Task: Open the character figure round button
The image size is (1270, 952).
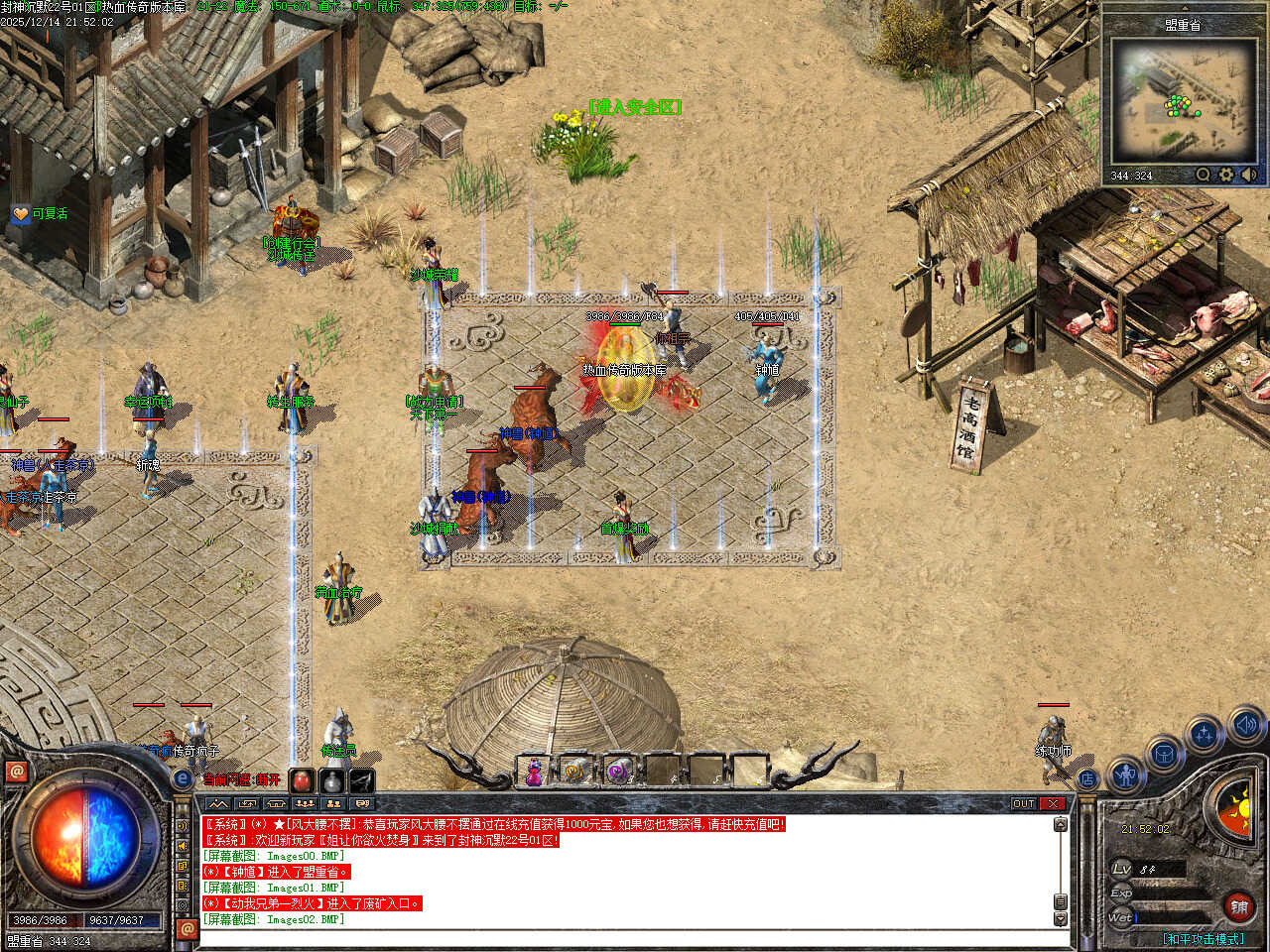Action: [1126, 774]
